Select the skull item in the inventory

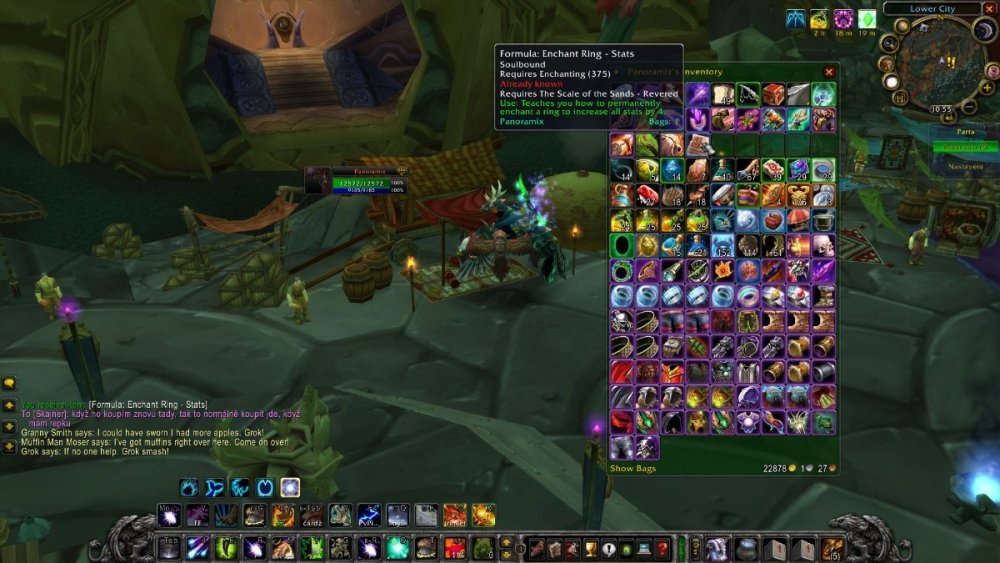[x=823, y=245]
